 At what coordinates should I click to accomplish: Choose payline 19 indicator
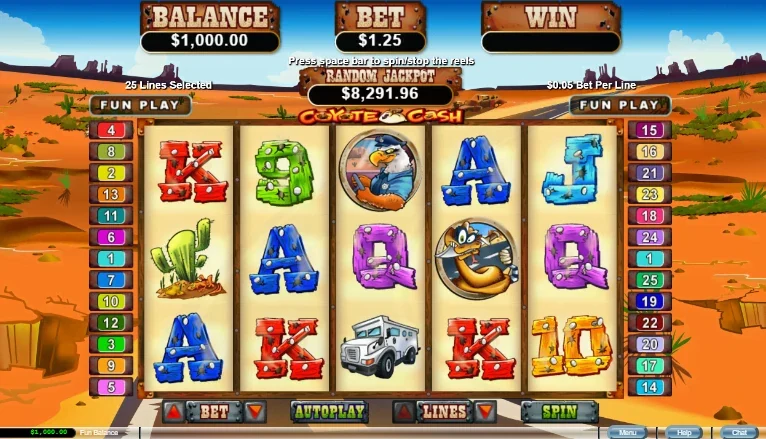651,301
